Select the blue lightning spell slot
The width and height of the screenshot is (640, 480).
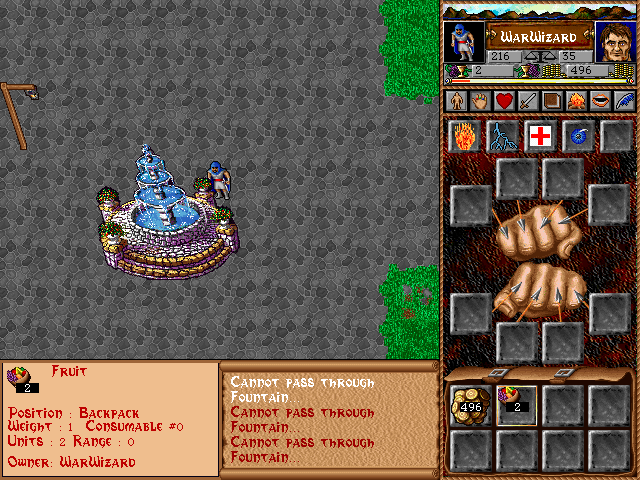click(501, 136)
